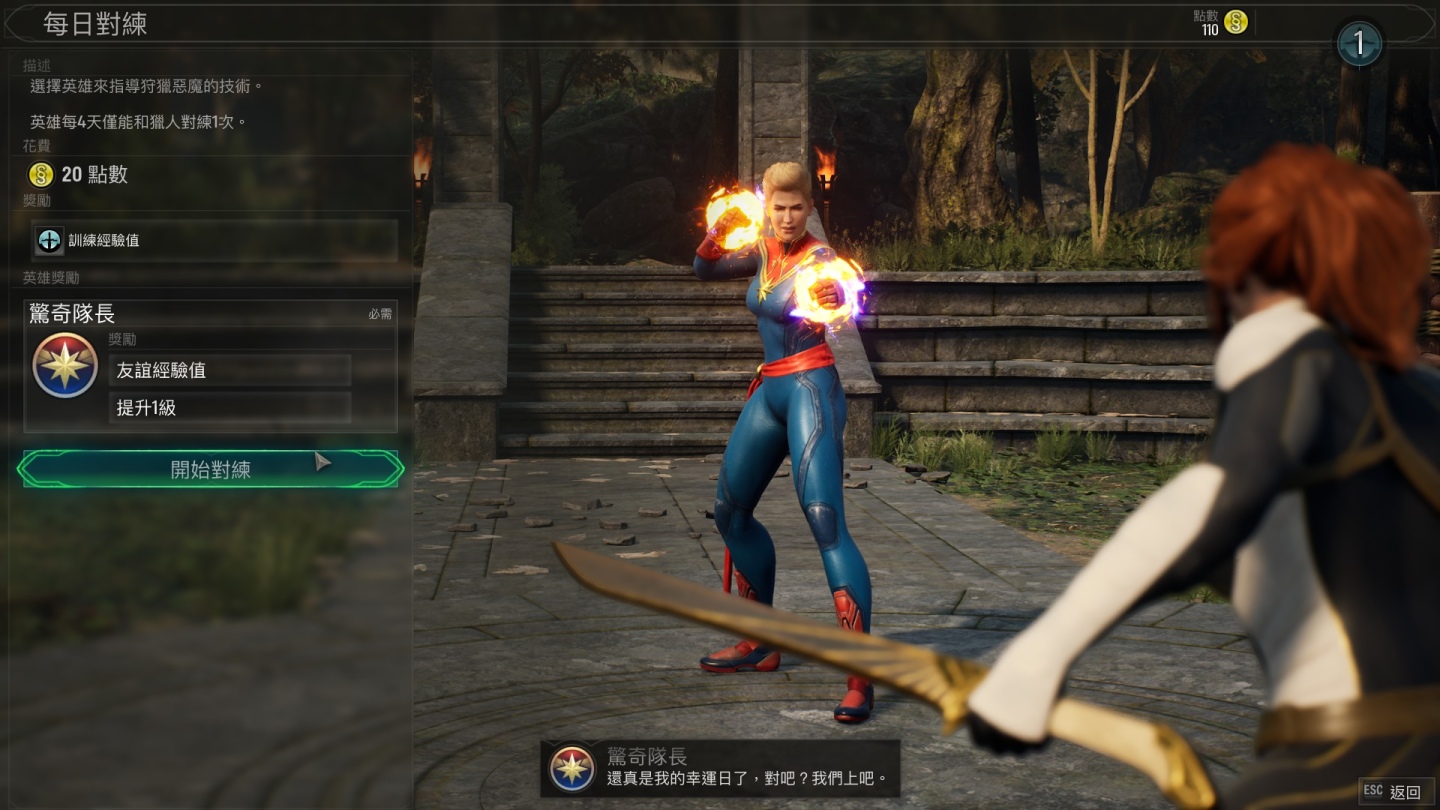1440x810 pixels.
Task: Choose the 友誼經驗值 reward entry
Action: pyautogui.click(x=229, y=370)
